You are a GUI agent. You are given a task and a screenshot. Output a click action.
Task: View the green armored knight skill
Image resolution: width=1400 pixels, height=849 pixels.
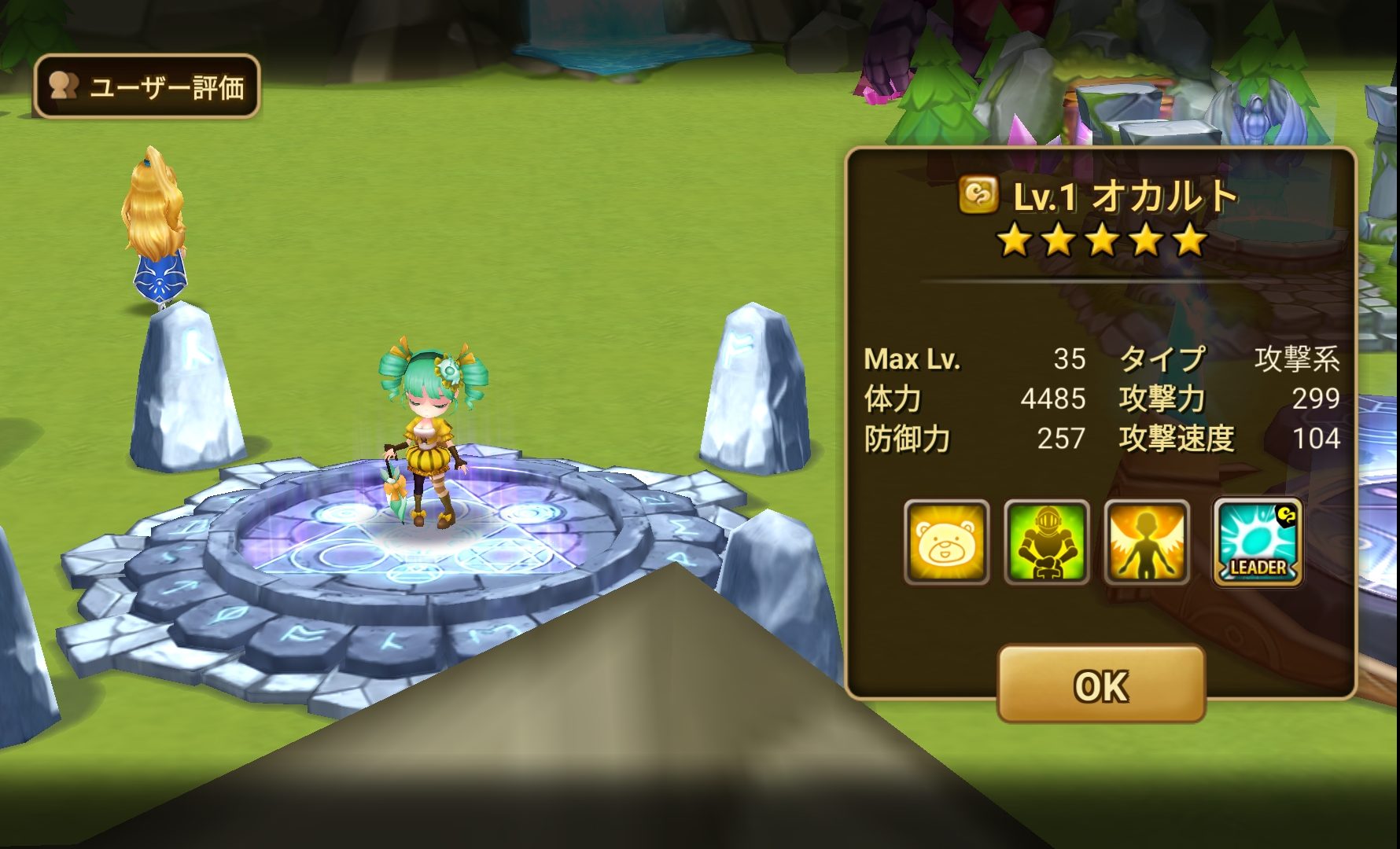[1047, 542]
